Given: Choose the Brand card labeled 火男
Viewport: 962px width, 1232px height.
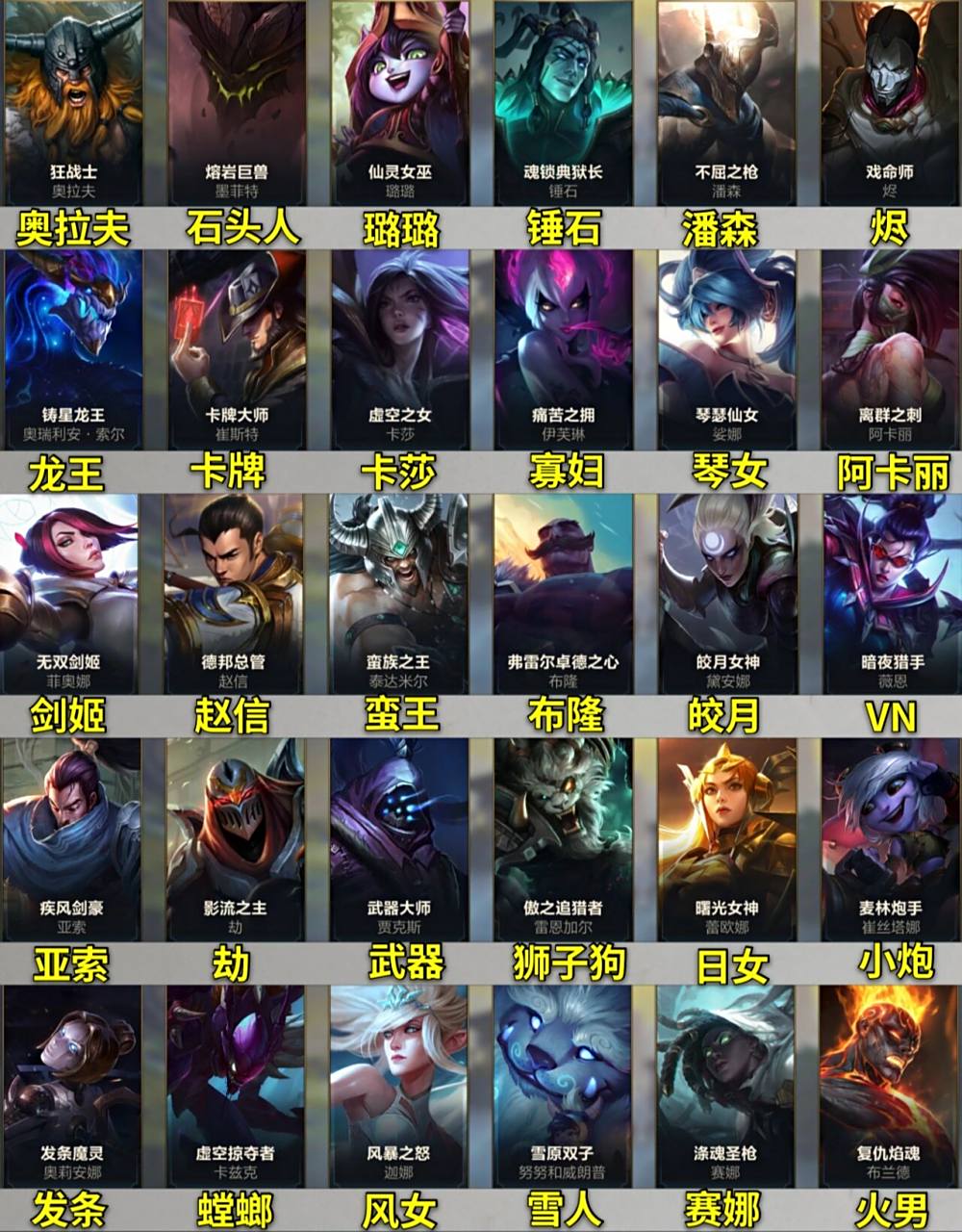Looking at the screenshot, I should (890, 1085).
